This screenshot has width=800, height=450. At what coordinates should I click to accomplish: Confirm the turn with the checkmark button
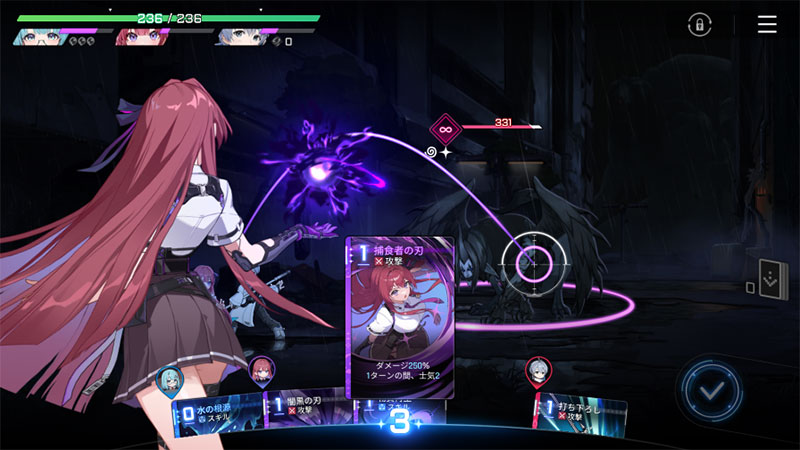(710, 390)
